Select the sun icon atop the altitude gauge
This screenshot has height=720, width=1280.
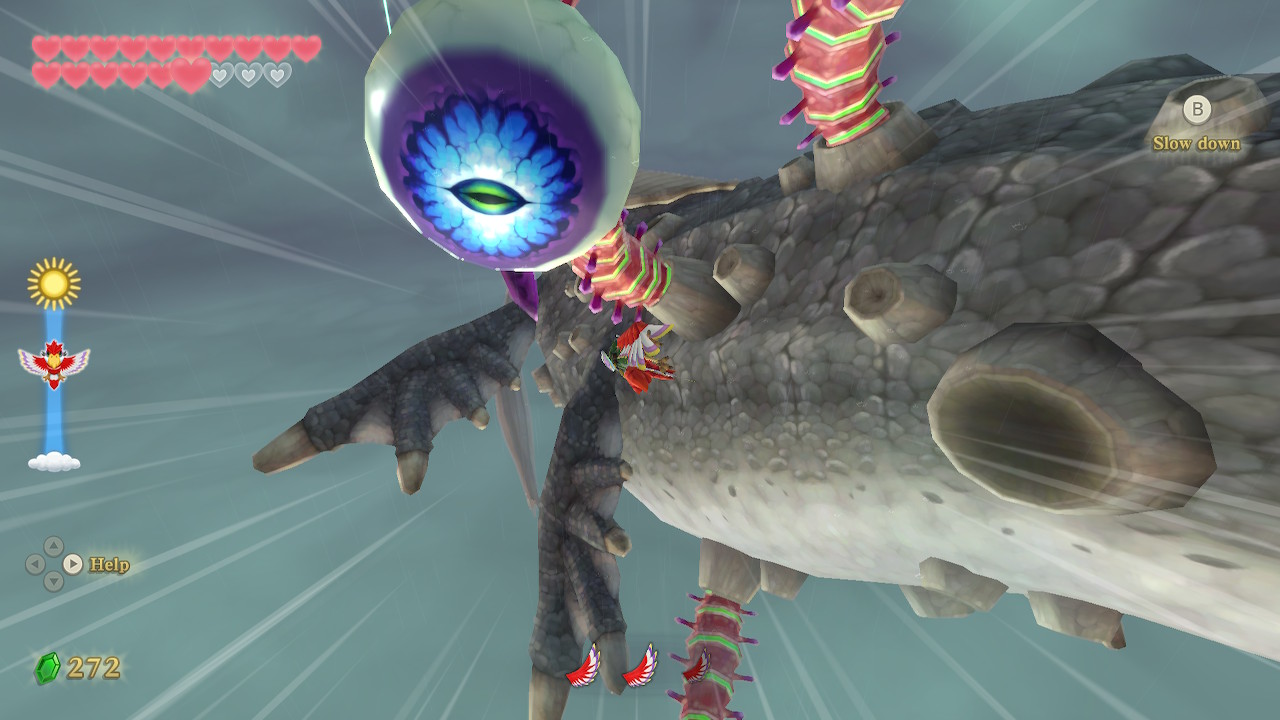54,284
